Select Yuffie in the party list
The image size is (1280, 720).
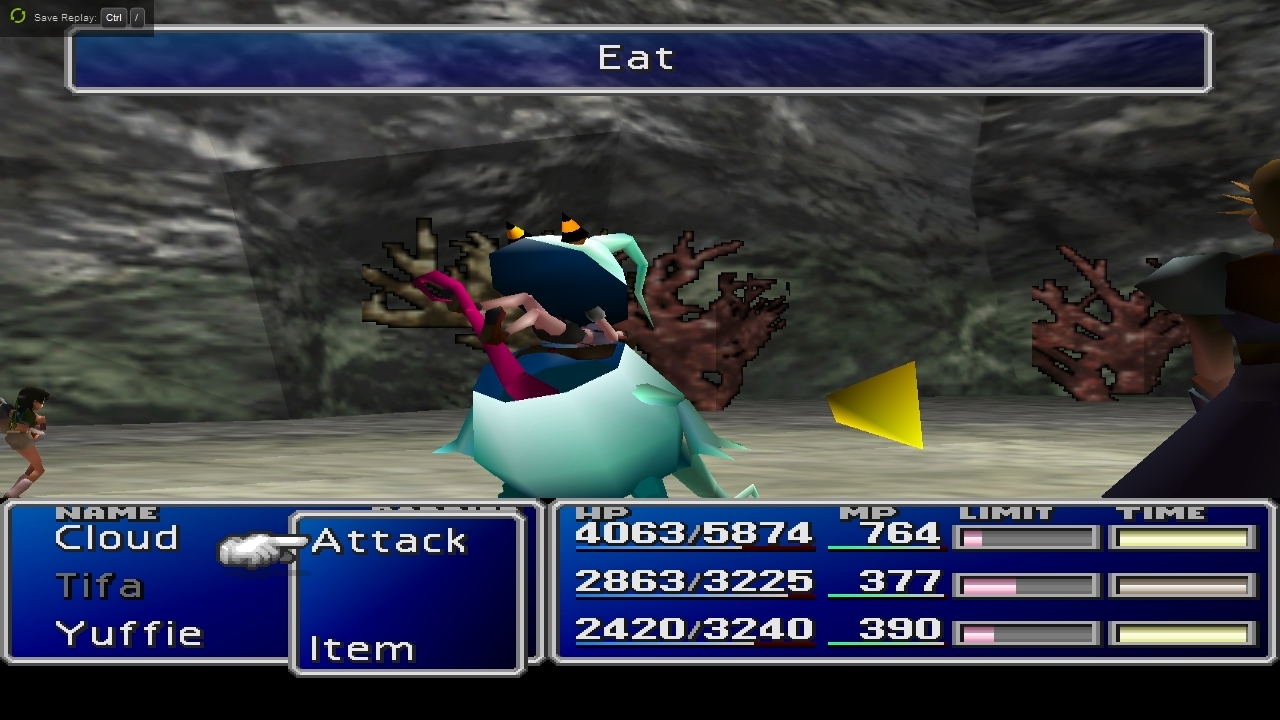(129, 633)
